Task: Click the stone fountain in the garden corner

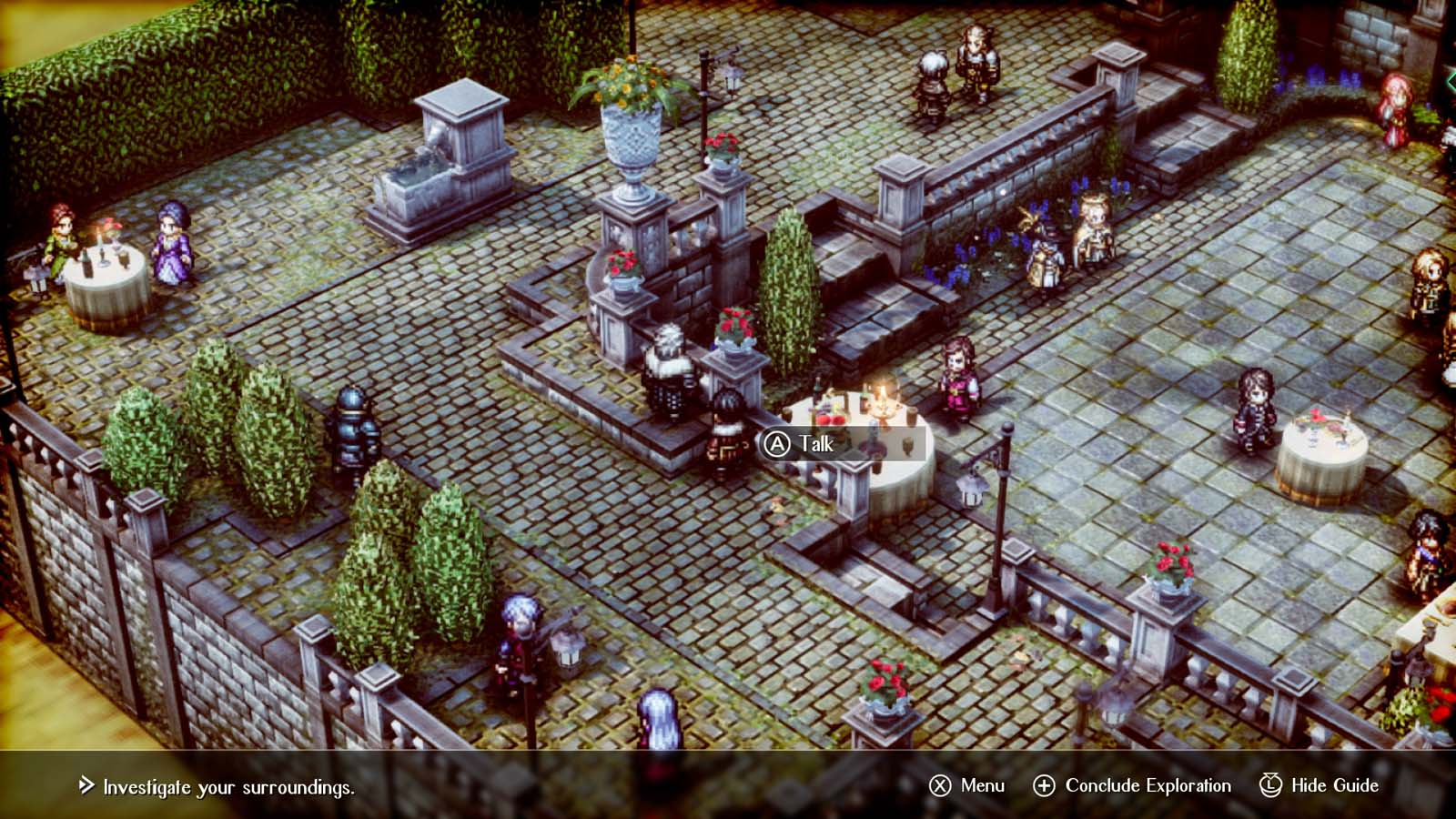Action: 446,150
